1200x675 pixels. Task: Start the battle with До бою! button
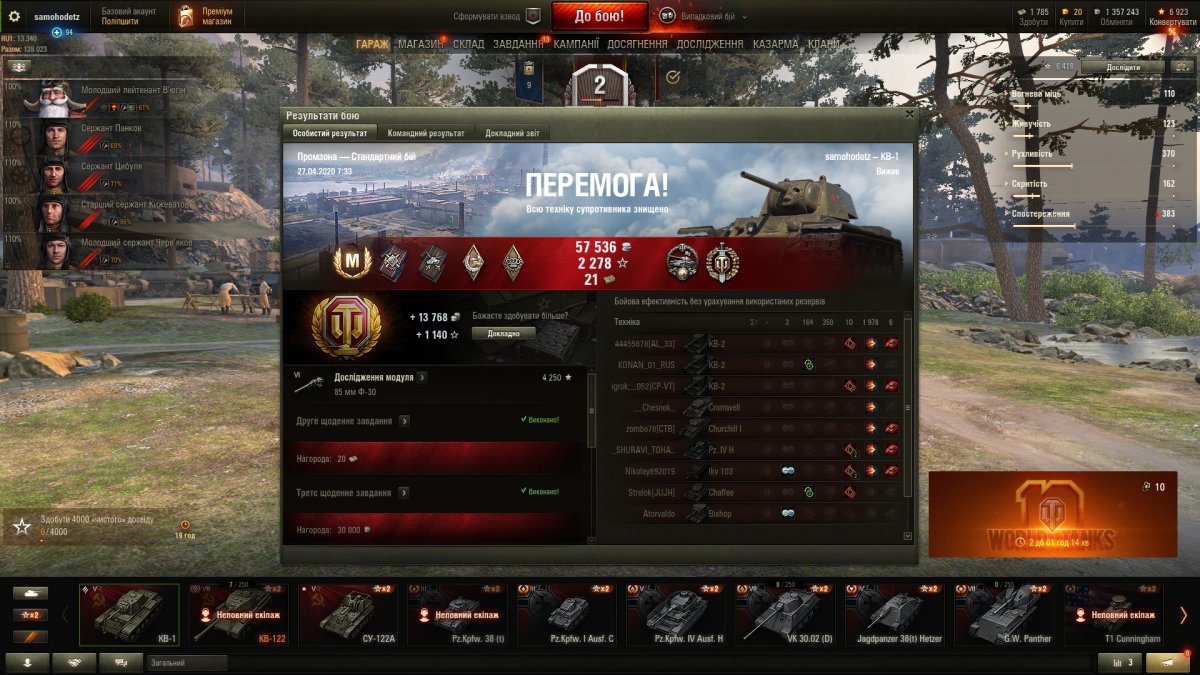click(600, 16)
